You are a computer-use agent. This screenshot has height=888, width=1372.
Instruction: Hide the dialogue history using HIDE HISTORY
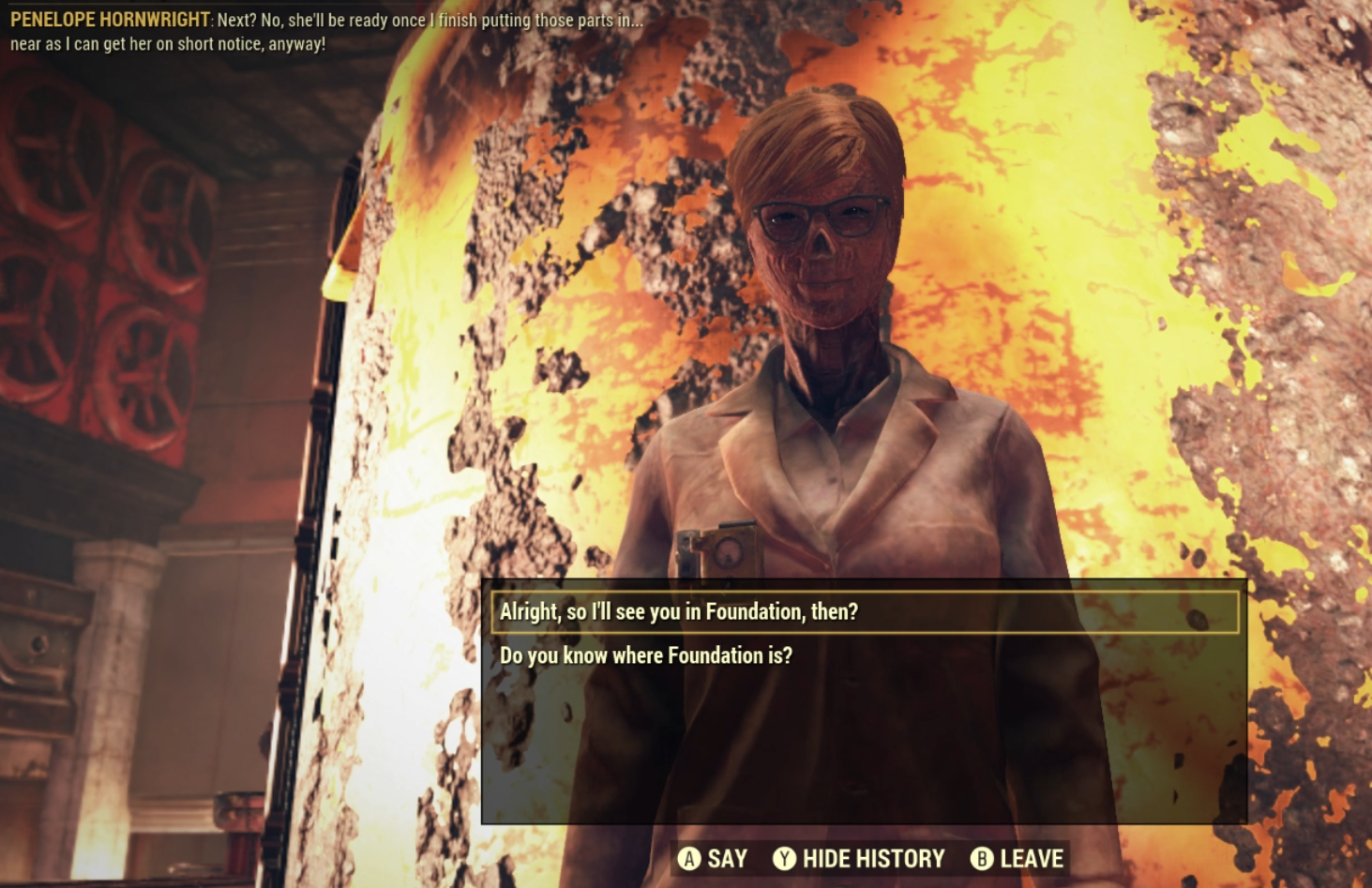coord(874,857)
